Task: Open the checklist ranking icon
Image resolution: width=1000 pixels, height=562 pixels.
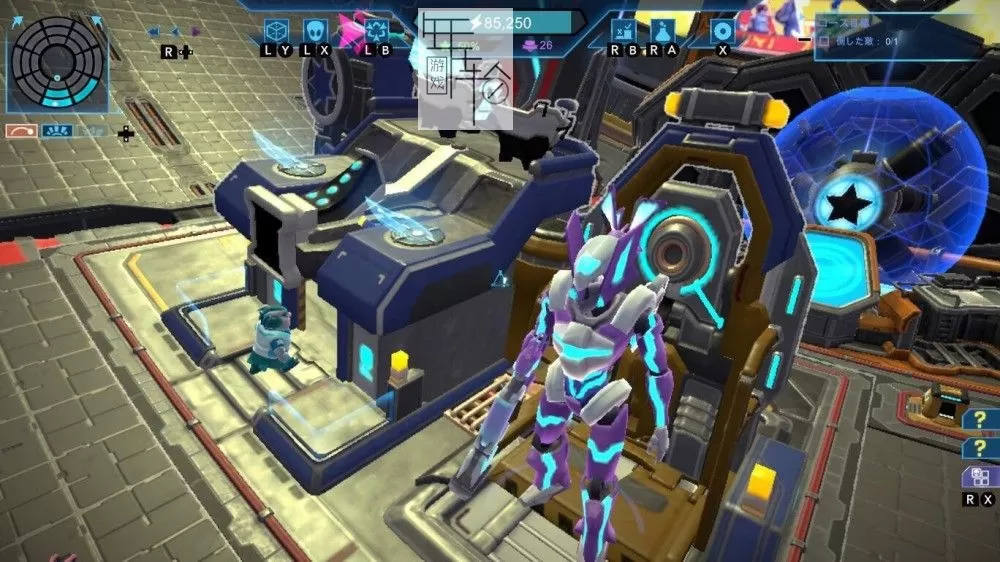Action: 623,31
